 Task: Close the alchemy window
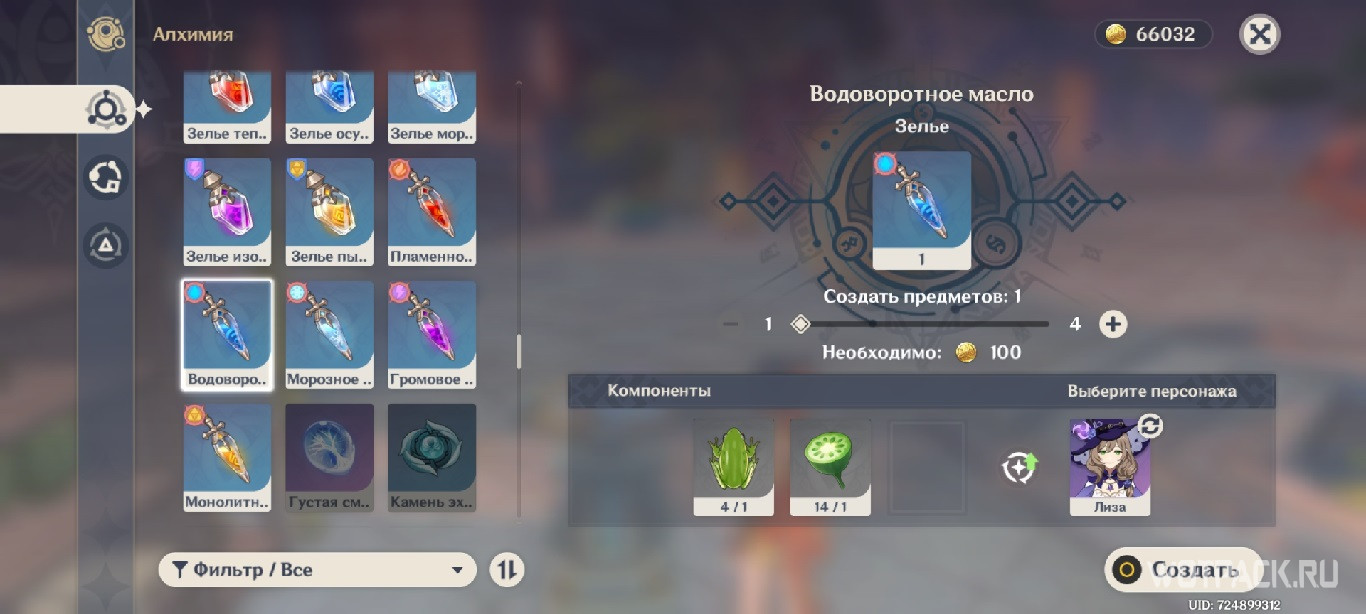click(x=1260, y=34)
